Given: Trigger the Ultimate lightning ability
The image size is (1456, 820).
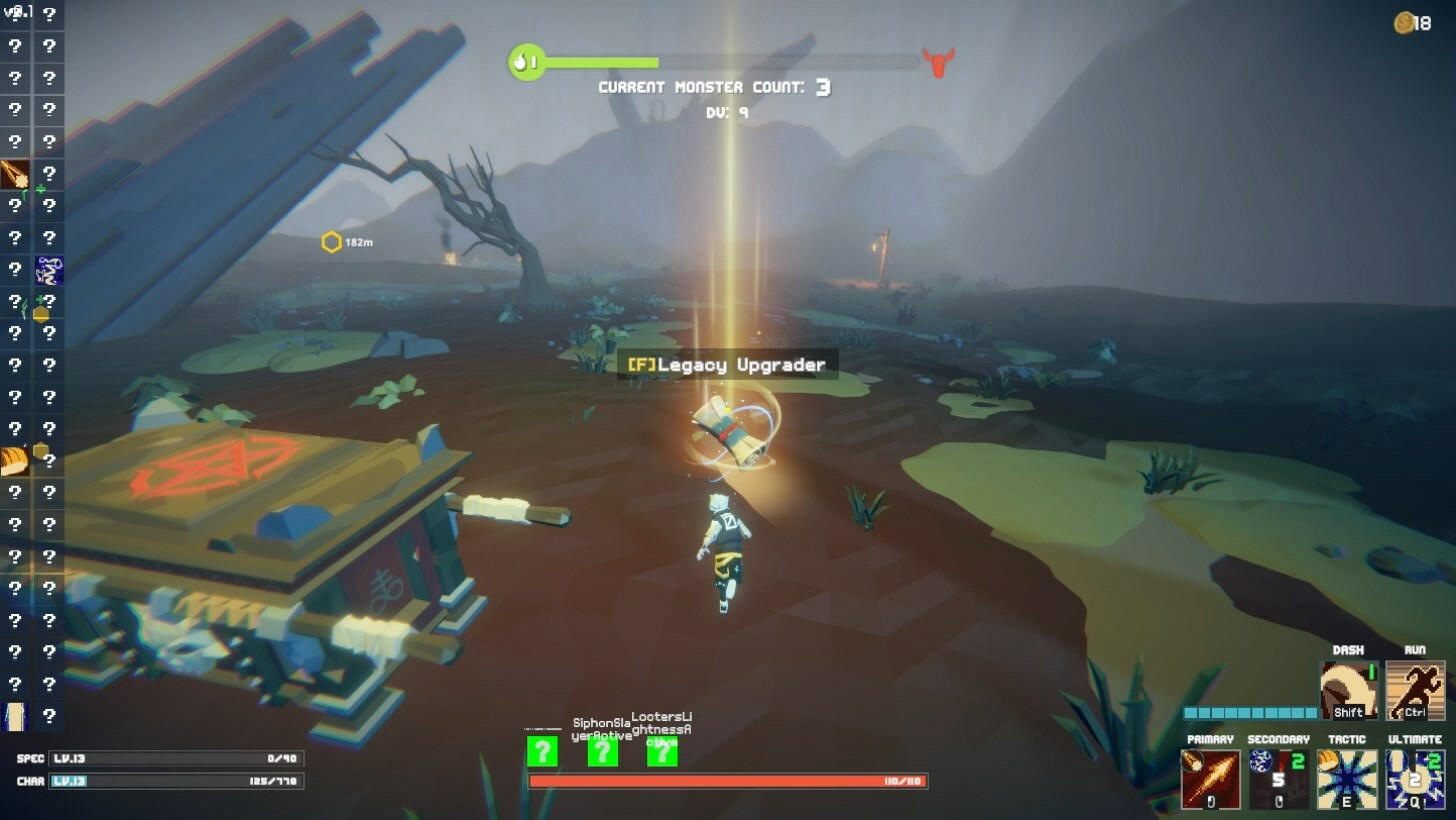Looking at the screenshot, I should (1414, 779).
